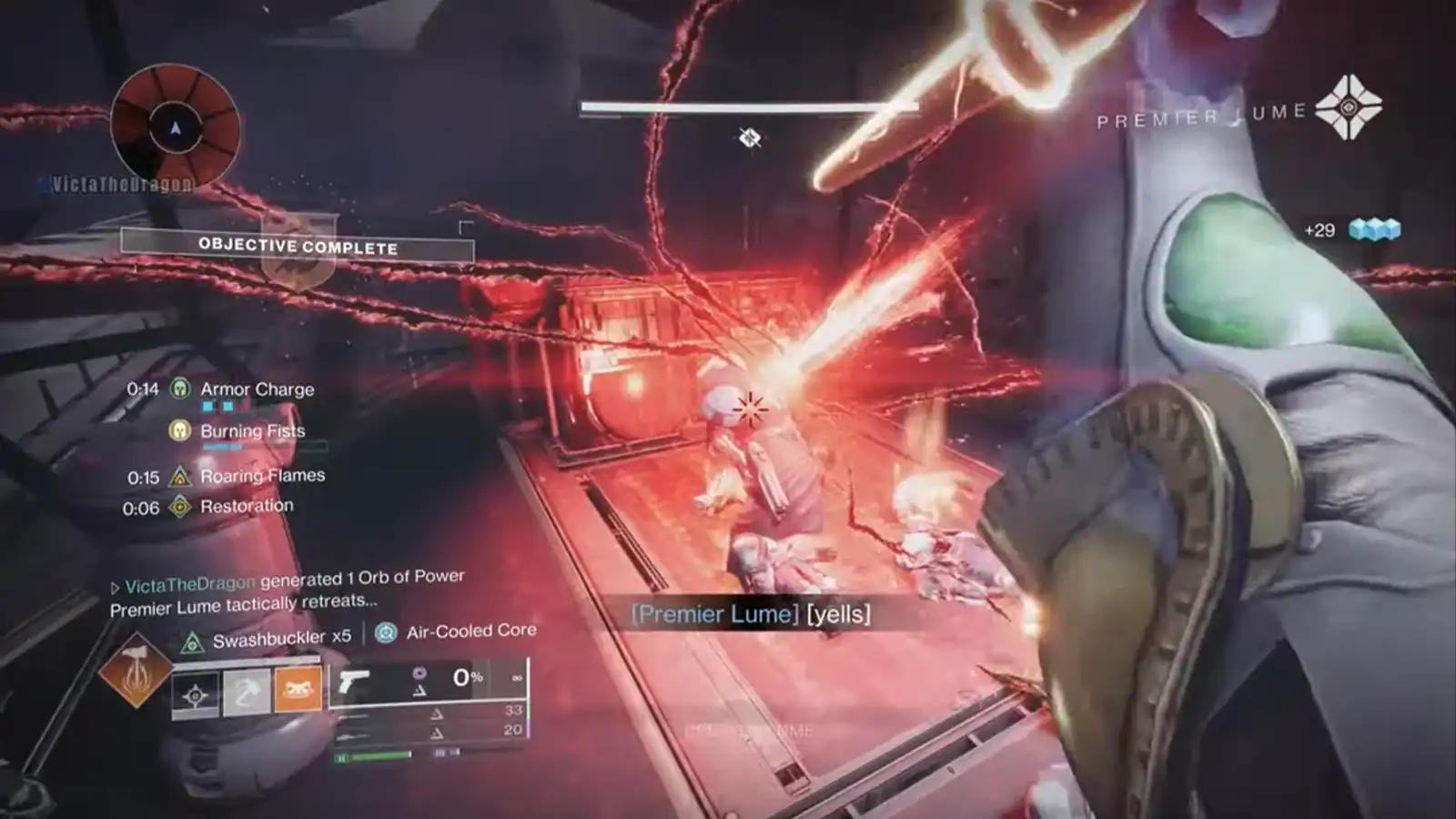
Task: Click the radar minimap in the corner
Action: (x=175, y=127)
